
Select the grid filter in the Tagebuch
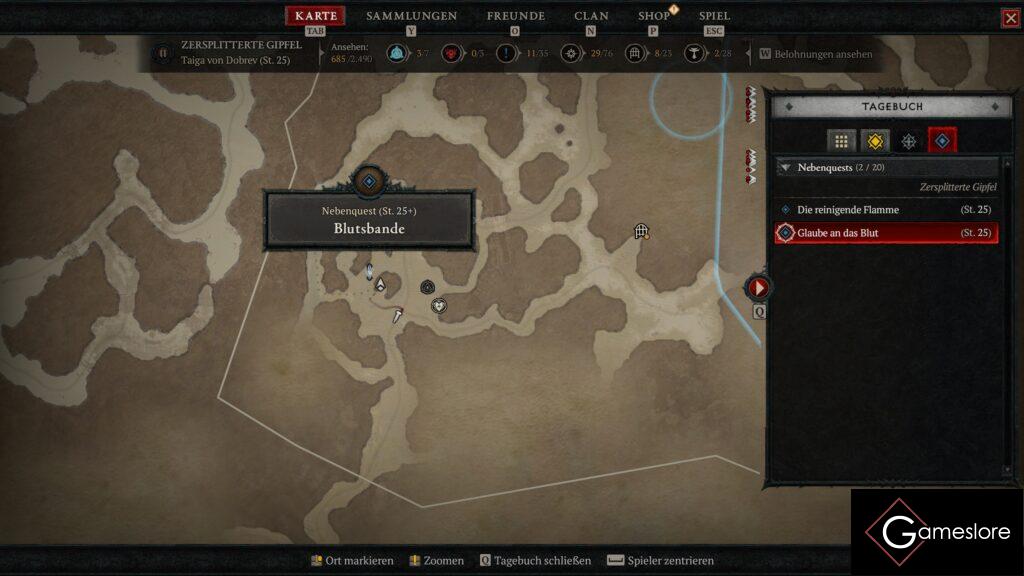[841, 142]
